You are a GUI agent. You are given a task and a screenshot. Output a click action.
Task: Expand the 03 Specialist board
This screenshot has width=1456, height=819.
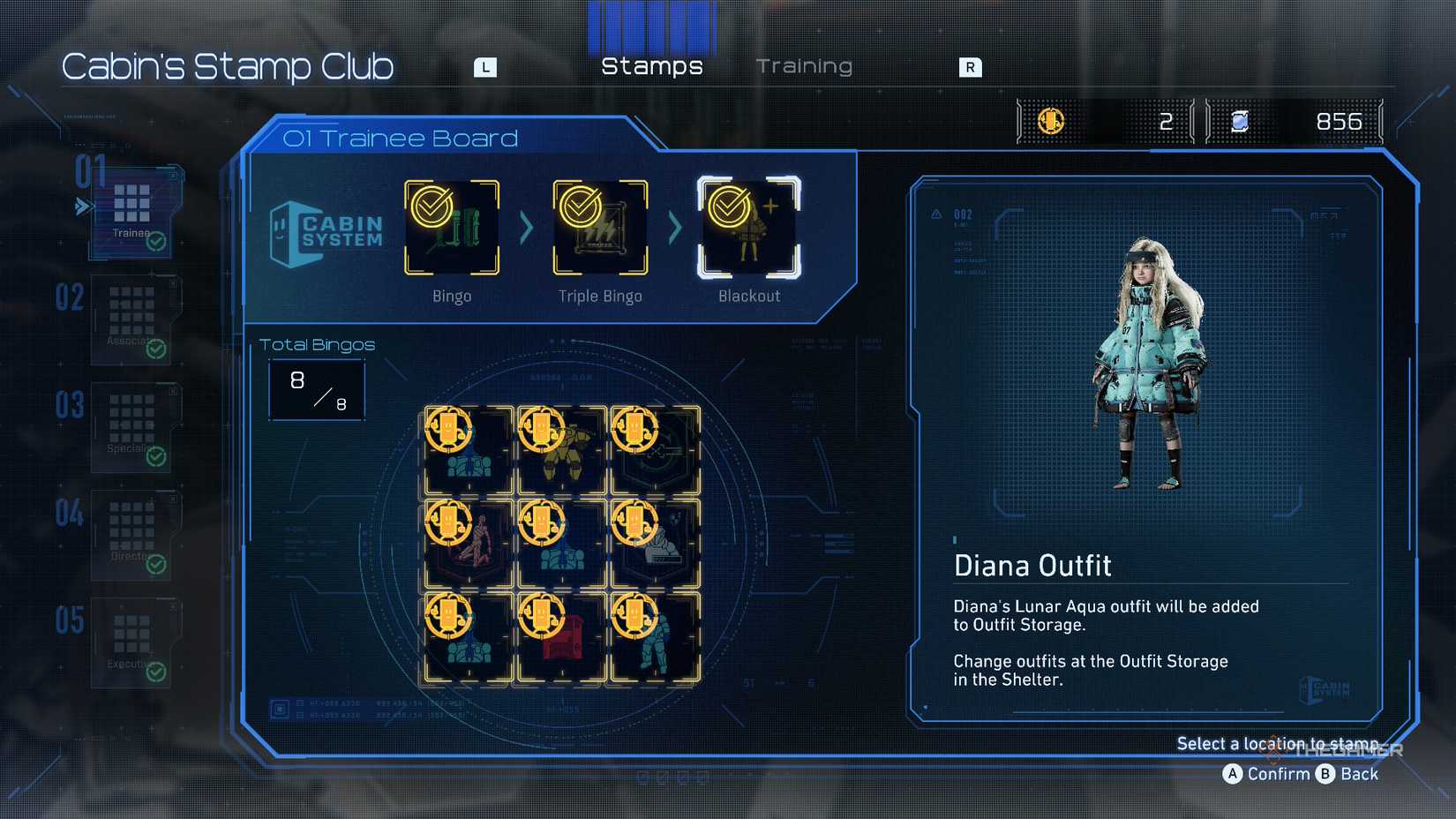point(131,426)
